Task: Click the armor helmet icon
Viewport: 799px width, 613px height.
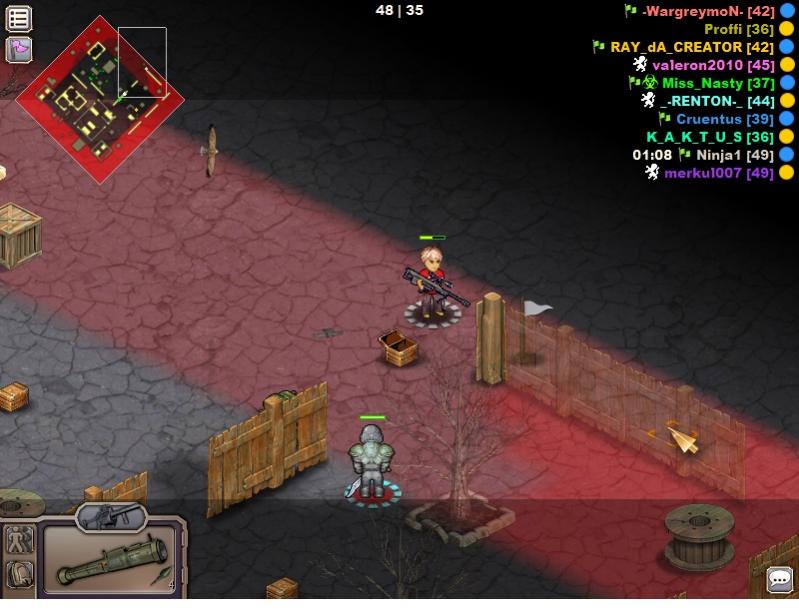Action: [20, 574]
